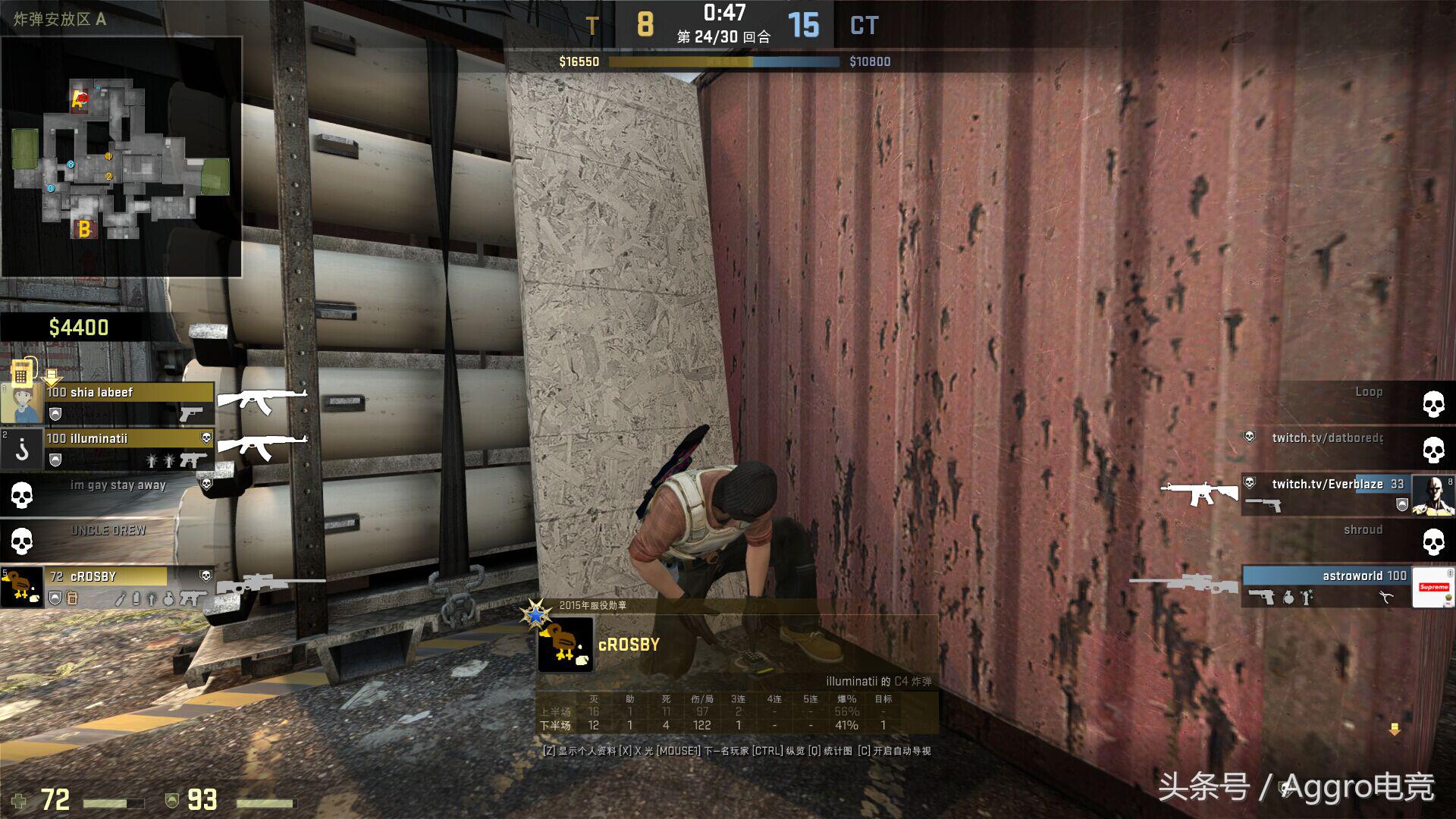Click the team money progress bar under the score
This screenshot has height=819, width=1456.
point(728,62)
